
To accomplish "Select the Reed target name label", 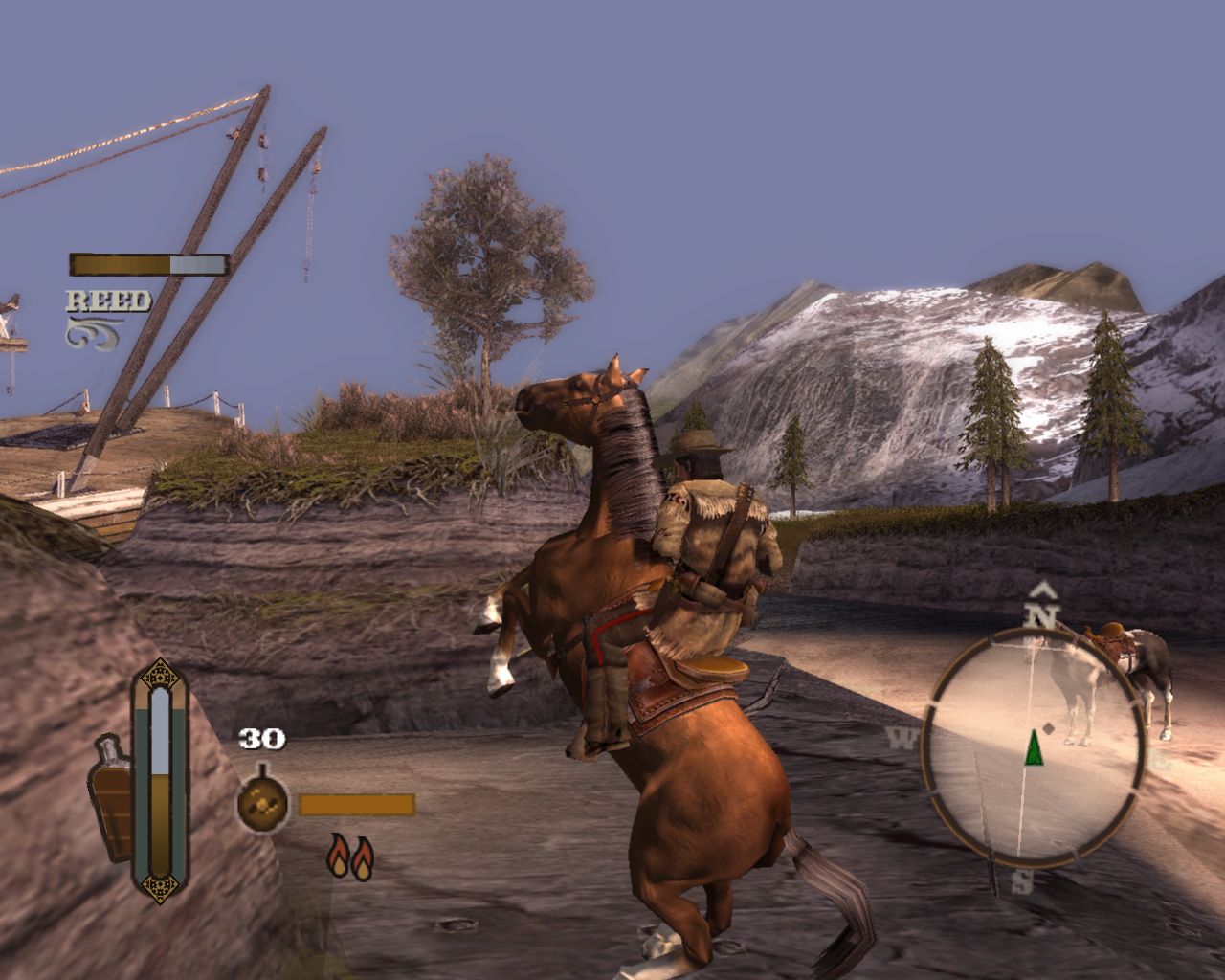I will coord(108,301).
